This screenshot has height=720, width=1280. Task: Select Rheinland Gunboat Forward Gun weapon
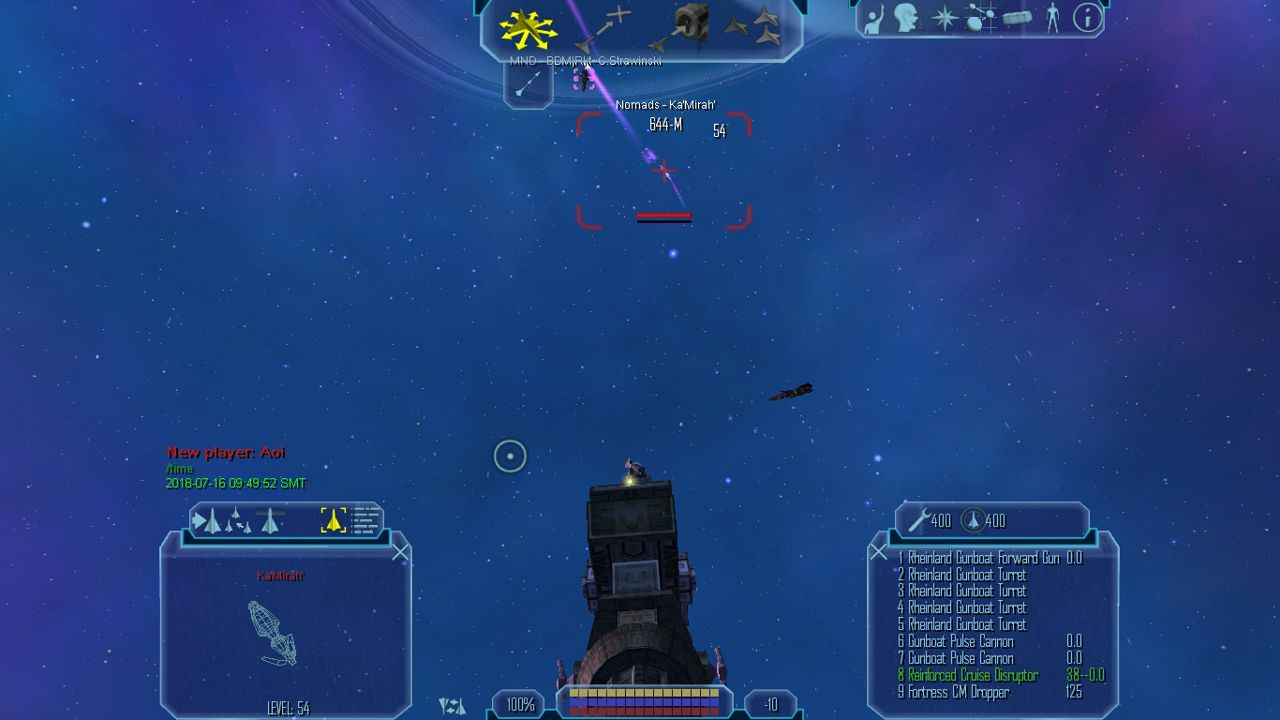(x=978, y=558)
